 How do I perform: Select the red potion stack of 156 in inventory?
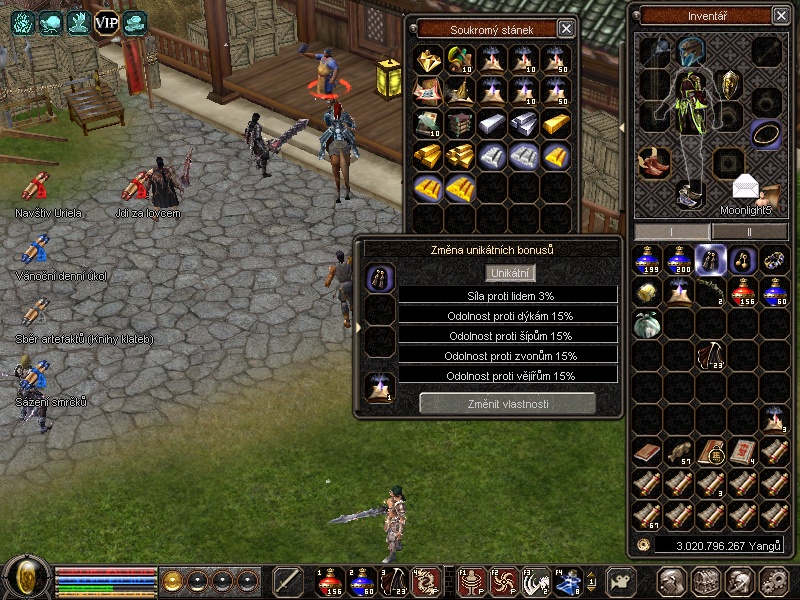[743, 292]
